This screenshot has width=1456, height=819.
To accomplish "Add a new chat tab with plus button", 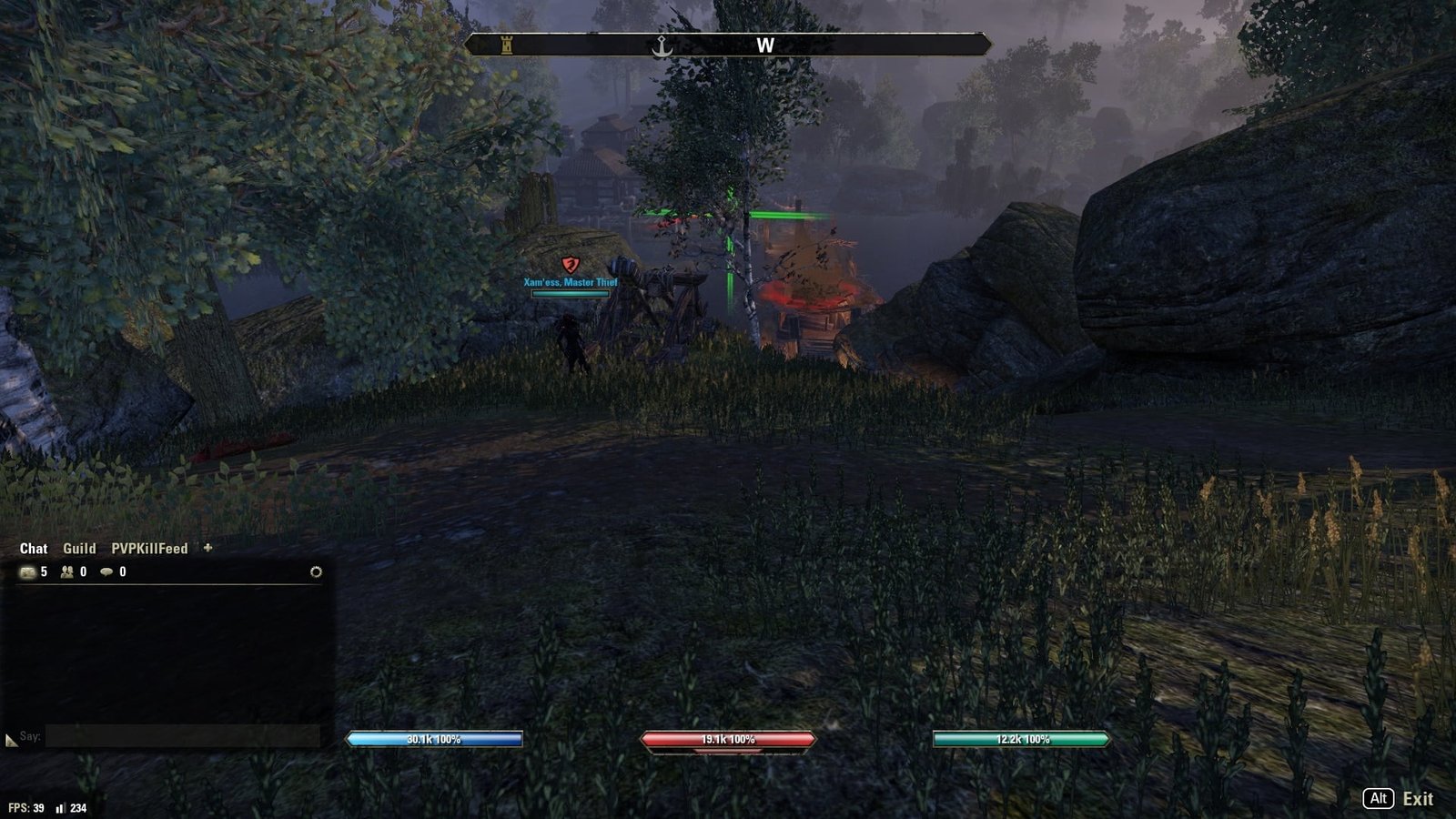I will 207,548.
